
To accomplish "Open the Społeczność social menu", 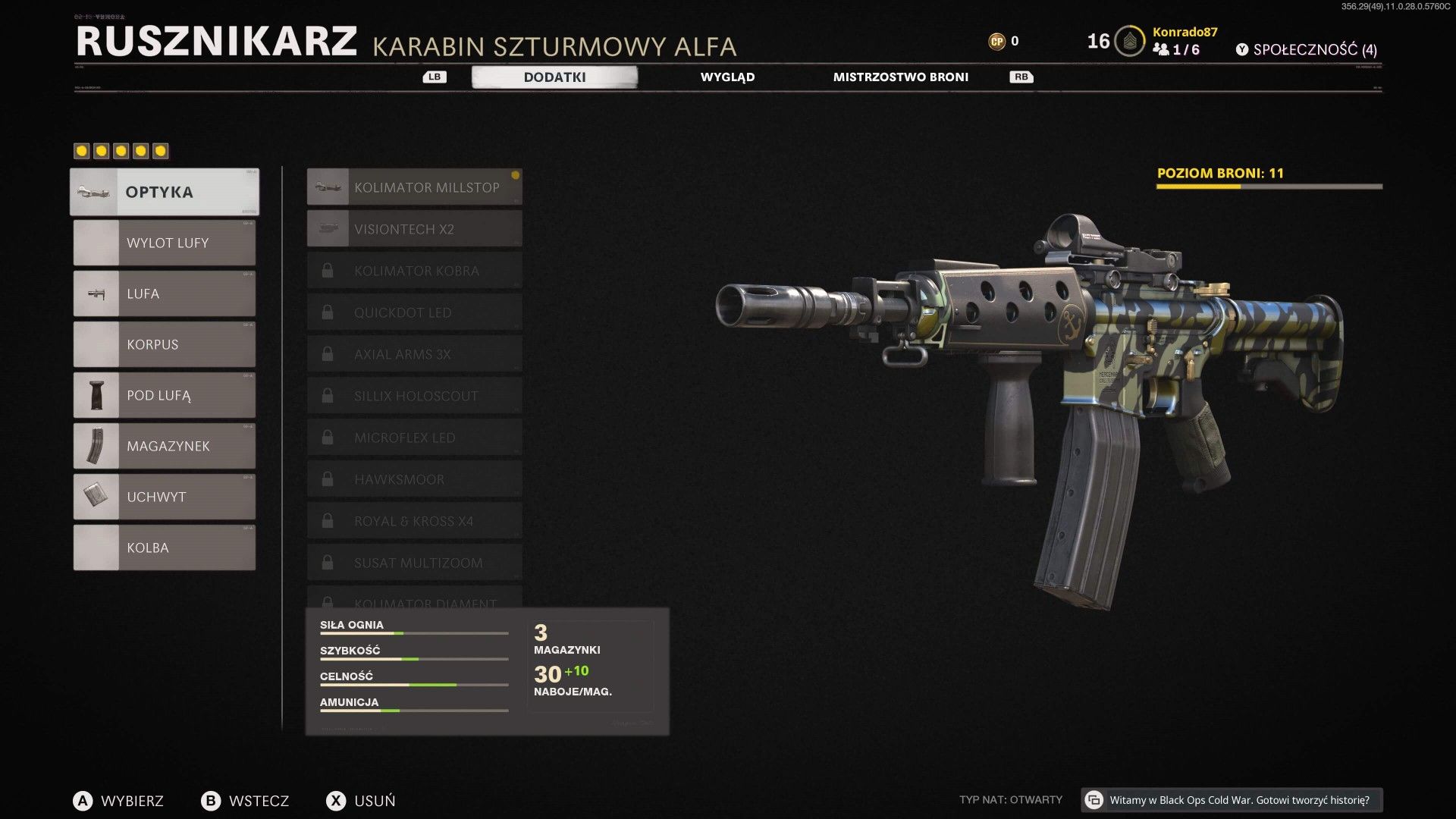I will [1306, 50].
